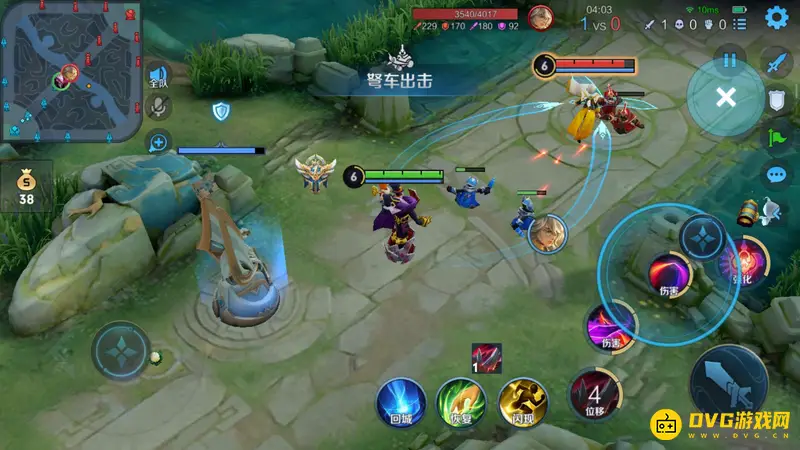Cast the 闪现 flash summoner spell
800x450 pixels.
click(x=523, y=403)
